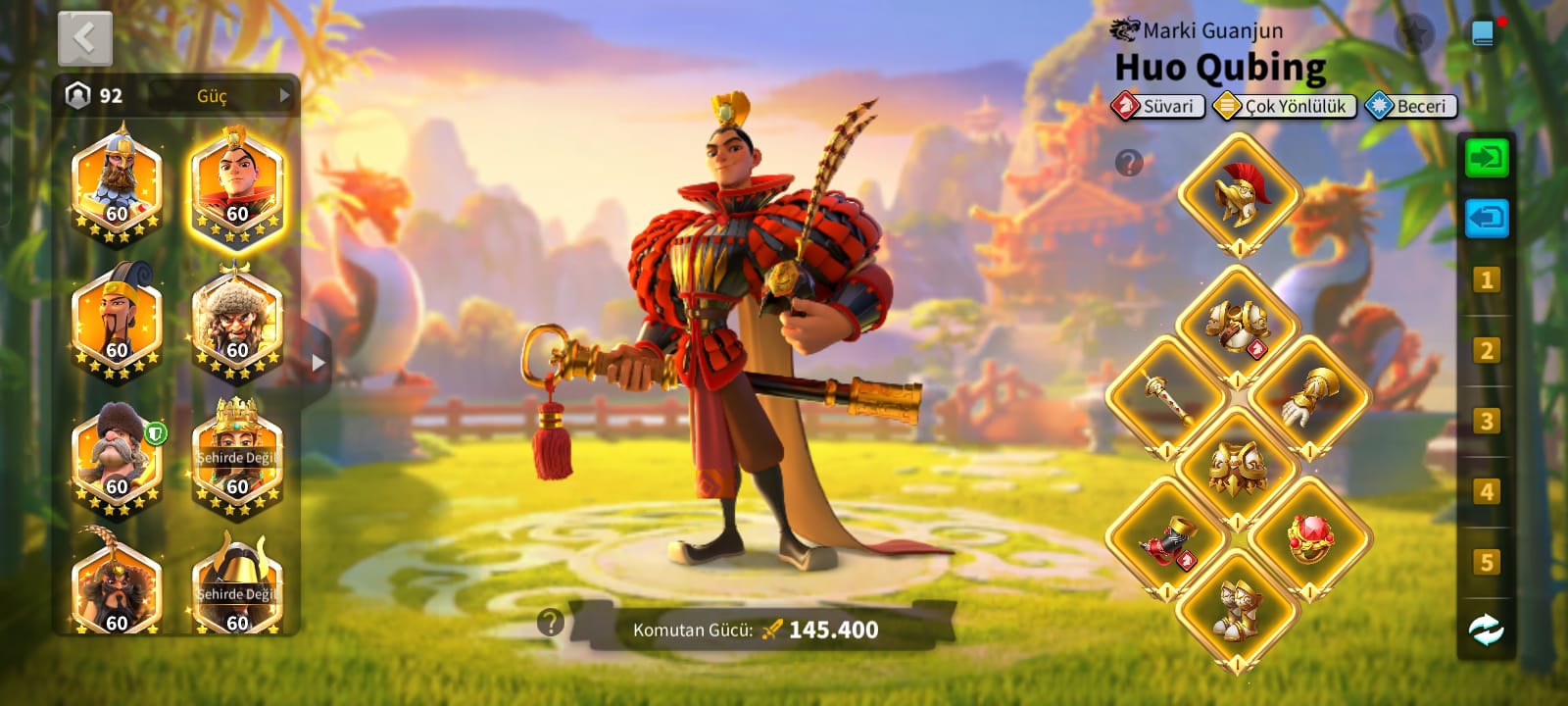1568x706 pixels.
Task: Select the chest armor equipment slot
Action: pyautogui.click(x=1237, y=326)
